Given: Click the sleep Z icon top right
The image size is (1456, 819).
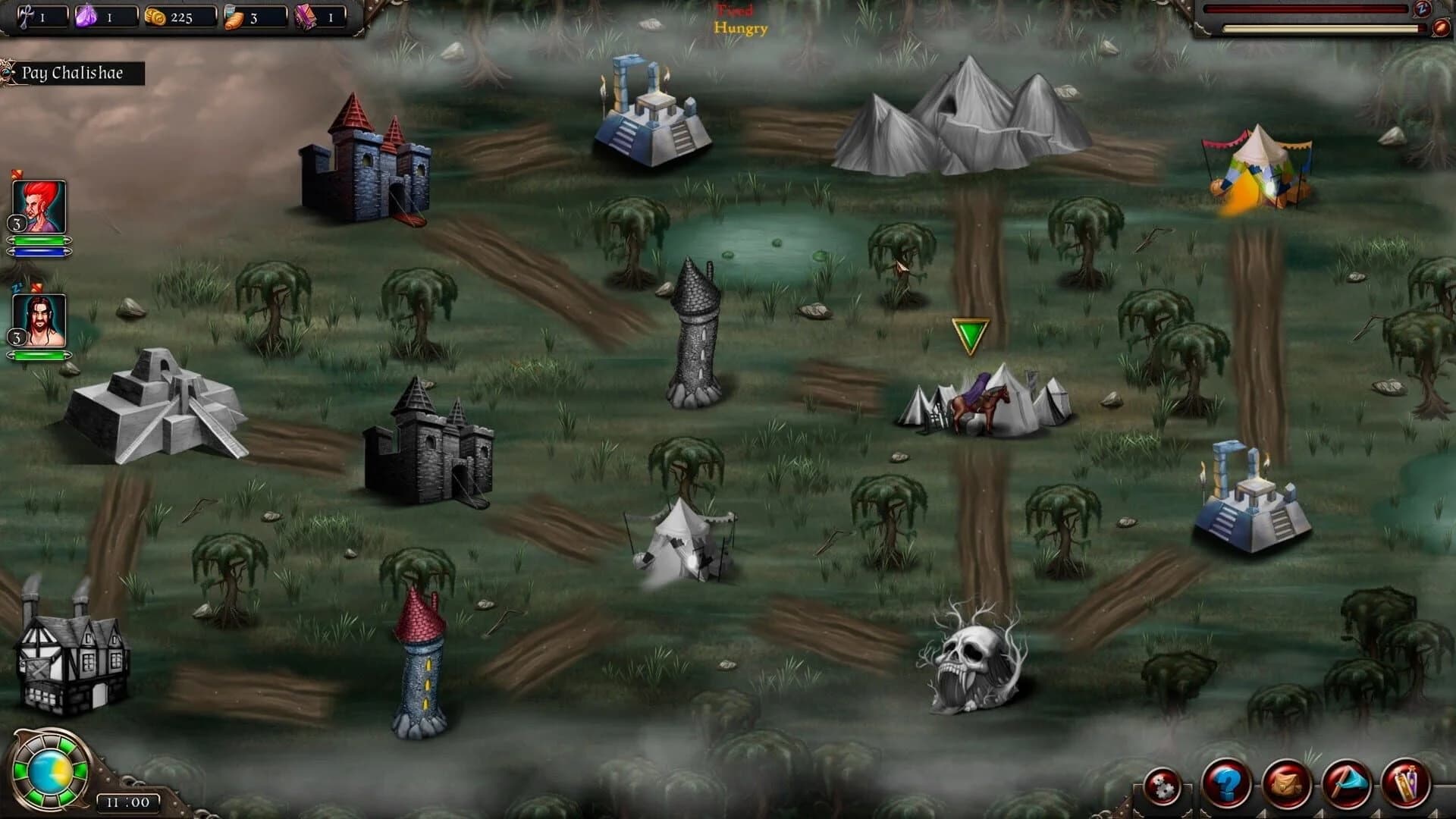Looking at the screenshot, I should coord(1423,10).
